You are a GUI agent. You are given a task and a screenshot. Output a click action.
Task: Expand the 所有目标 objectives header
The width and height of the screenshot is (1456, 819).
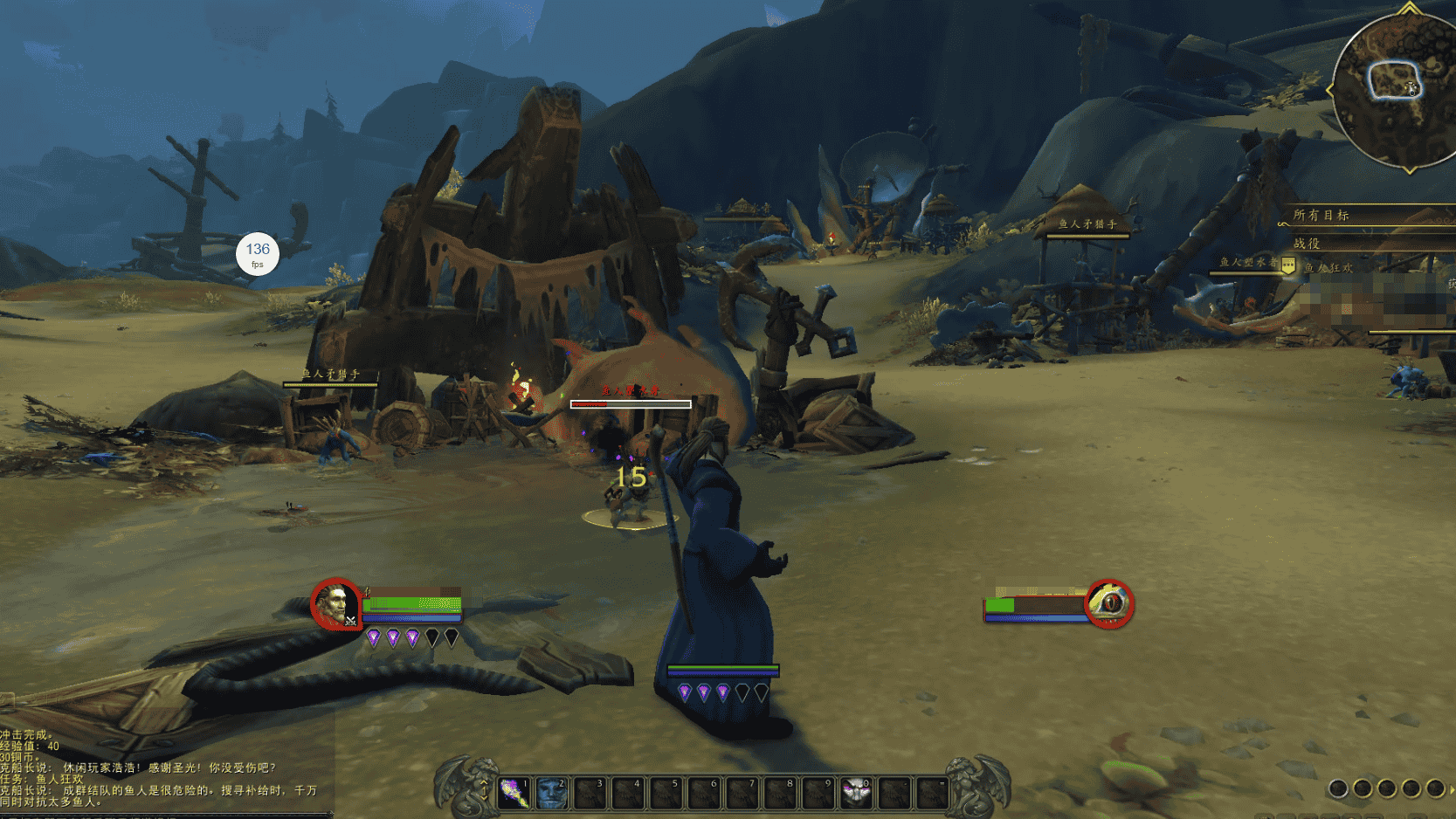pyautogui.click(x=1321, y=215)
